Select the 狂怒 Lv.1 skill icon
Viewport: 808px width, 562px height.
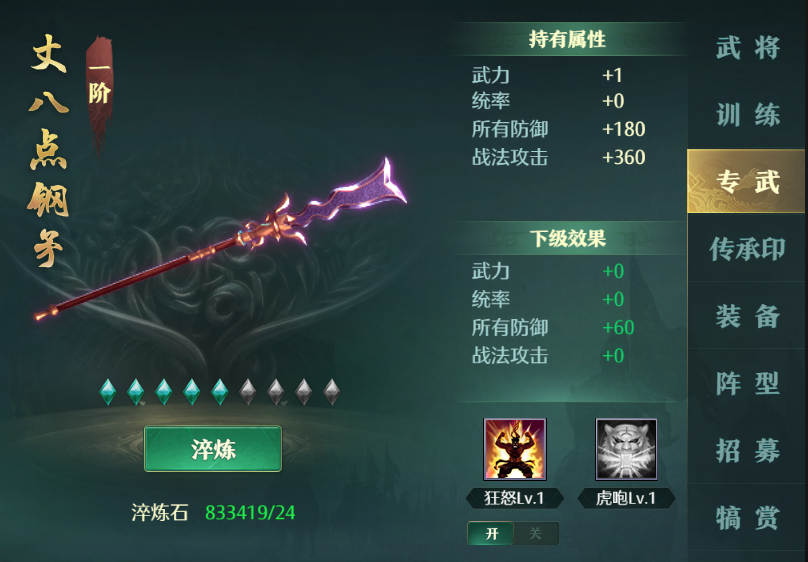click(x=515, y=450)
